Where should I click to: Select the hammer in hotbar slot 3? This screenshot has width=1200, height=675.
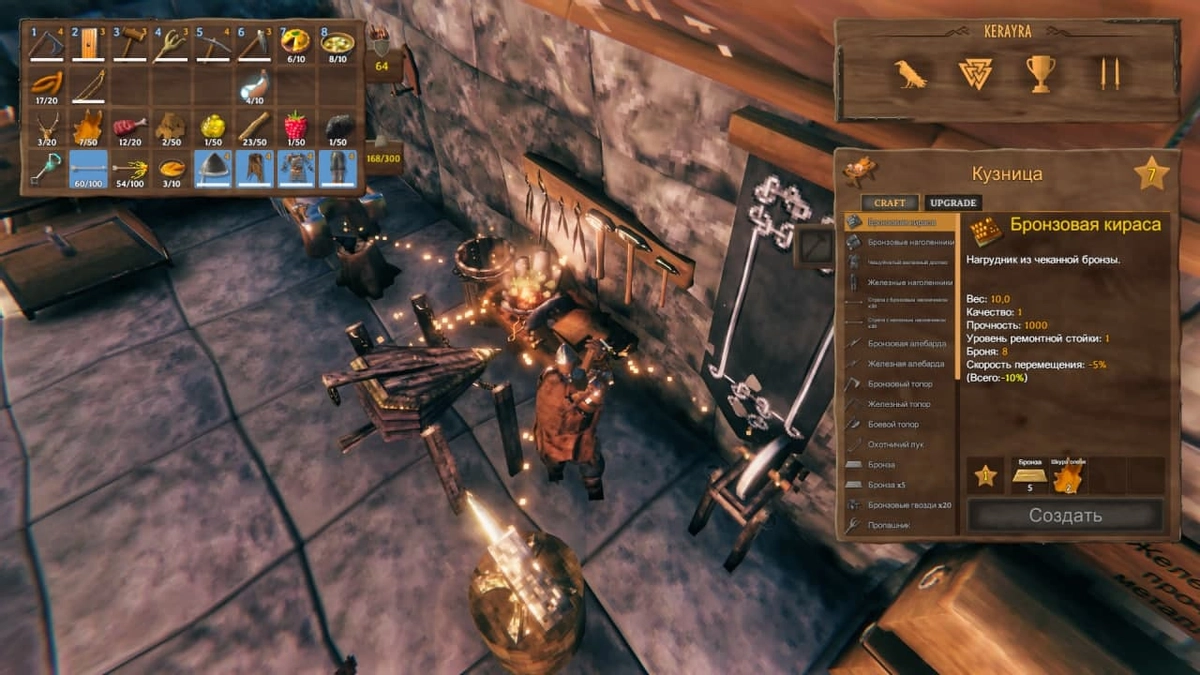coord(130,44)
